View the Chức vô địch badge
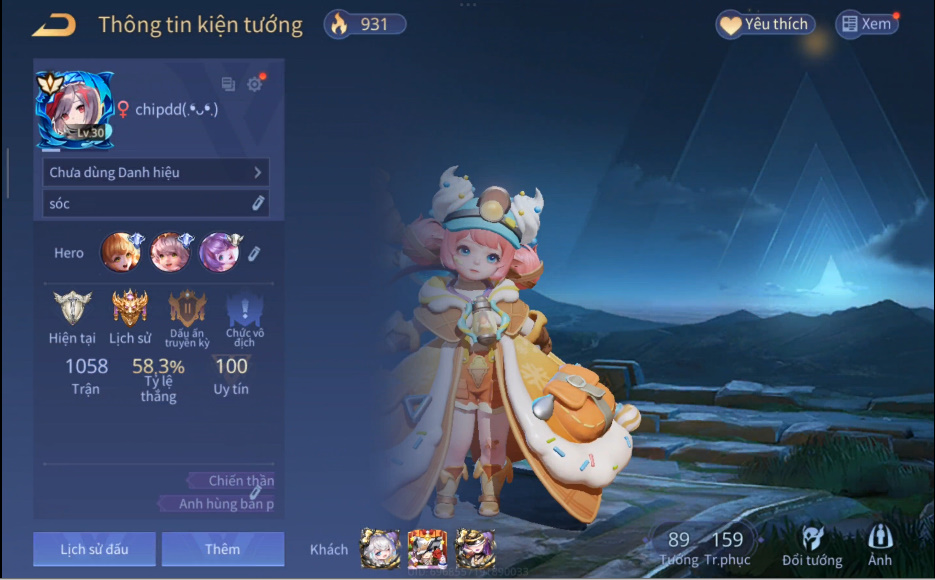The height and width of the screenshot is (580, 935). pyautogui.click(x=238, y=308)
